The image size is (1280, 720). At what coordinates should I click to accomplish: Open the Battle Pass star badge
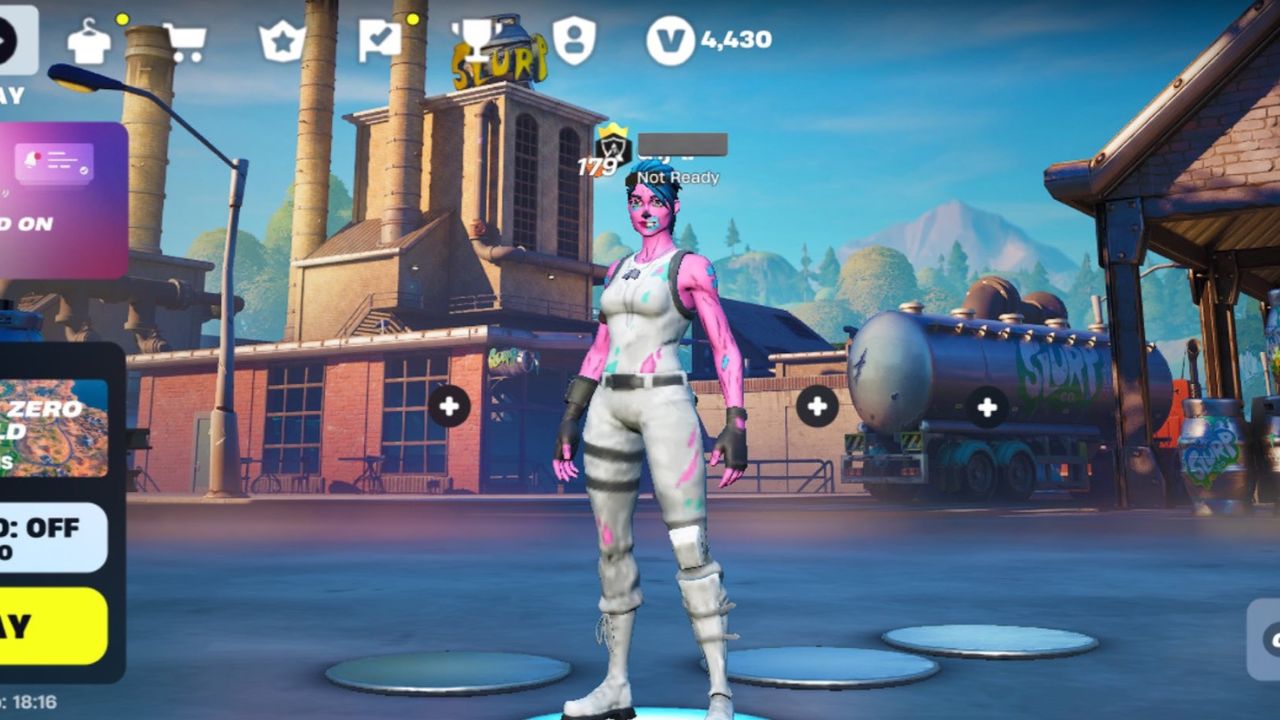coord(281,42)
